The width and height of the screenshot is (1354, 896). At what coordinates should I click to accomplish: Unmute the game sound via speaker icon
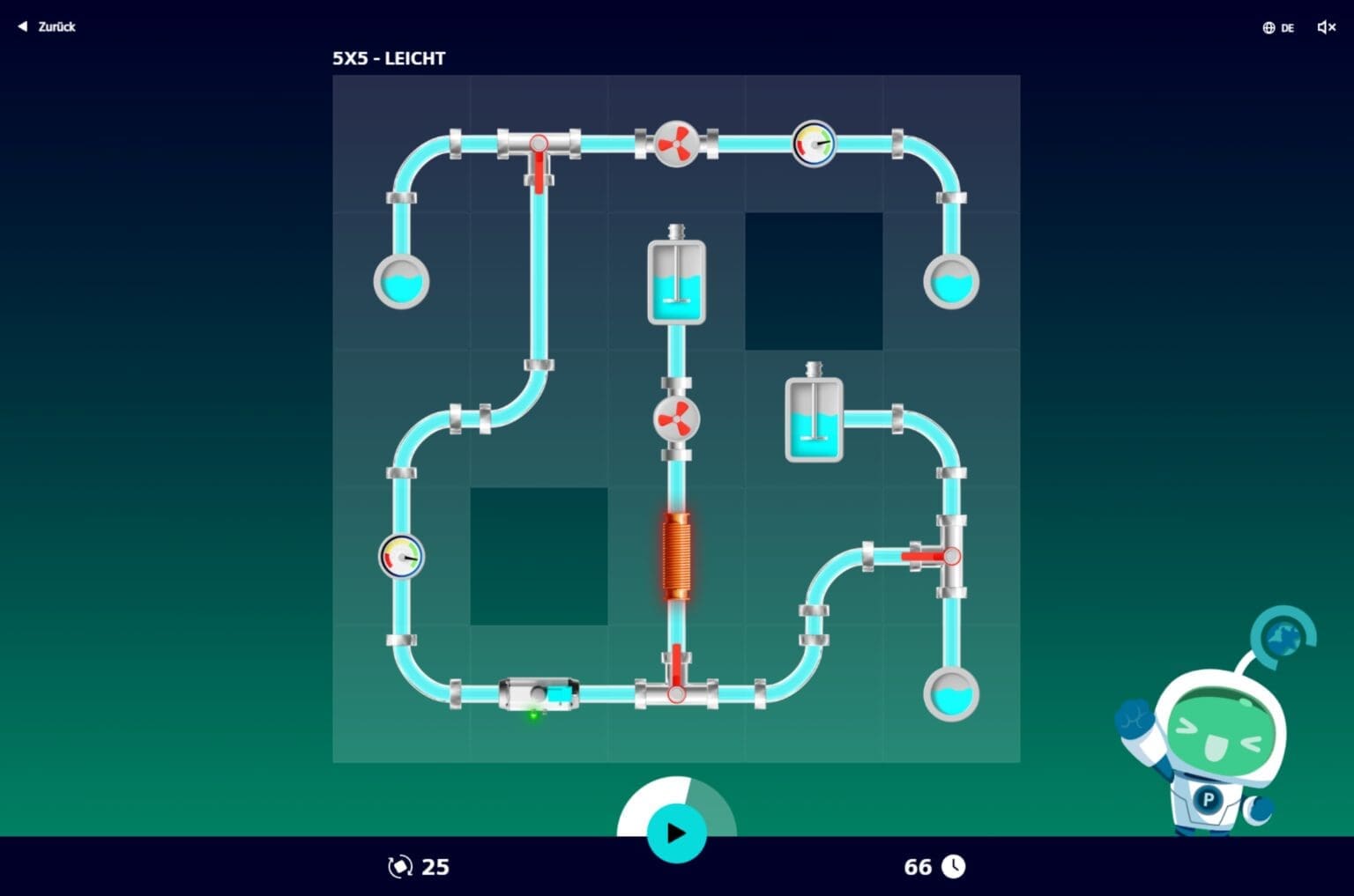1325,27
